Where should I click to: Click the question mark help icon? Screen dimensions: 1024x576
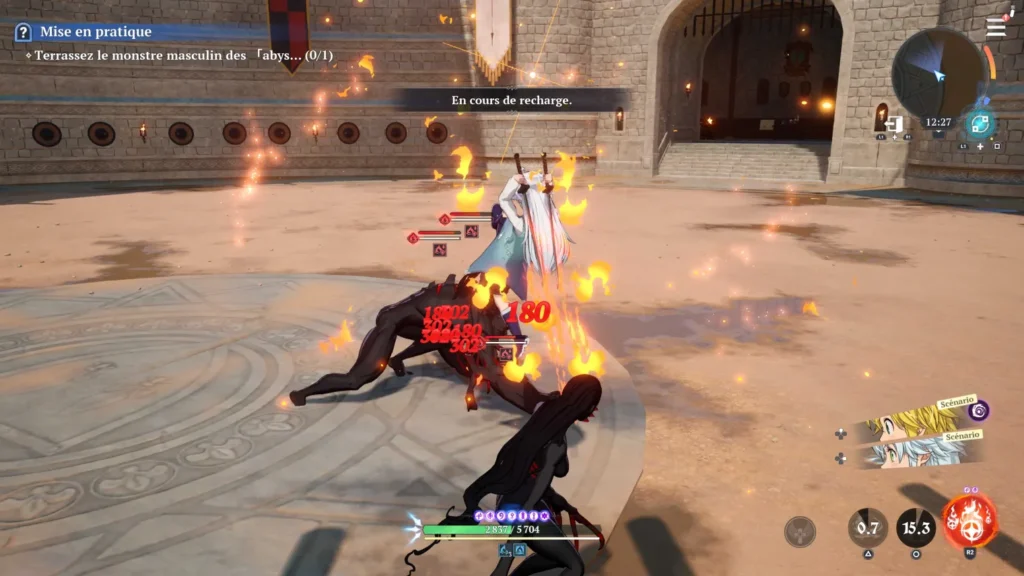click(x=23, y=32)
